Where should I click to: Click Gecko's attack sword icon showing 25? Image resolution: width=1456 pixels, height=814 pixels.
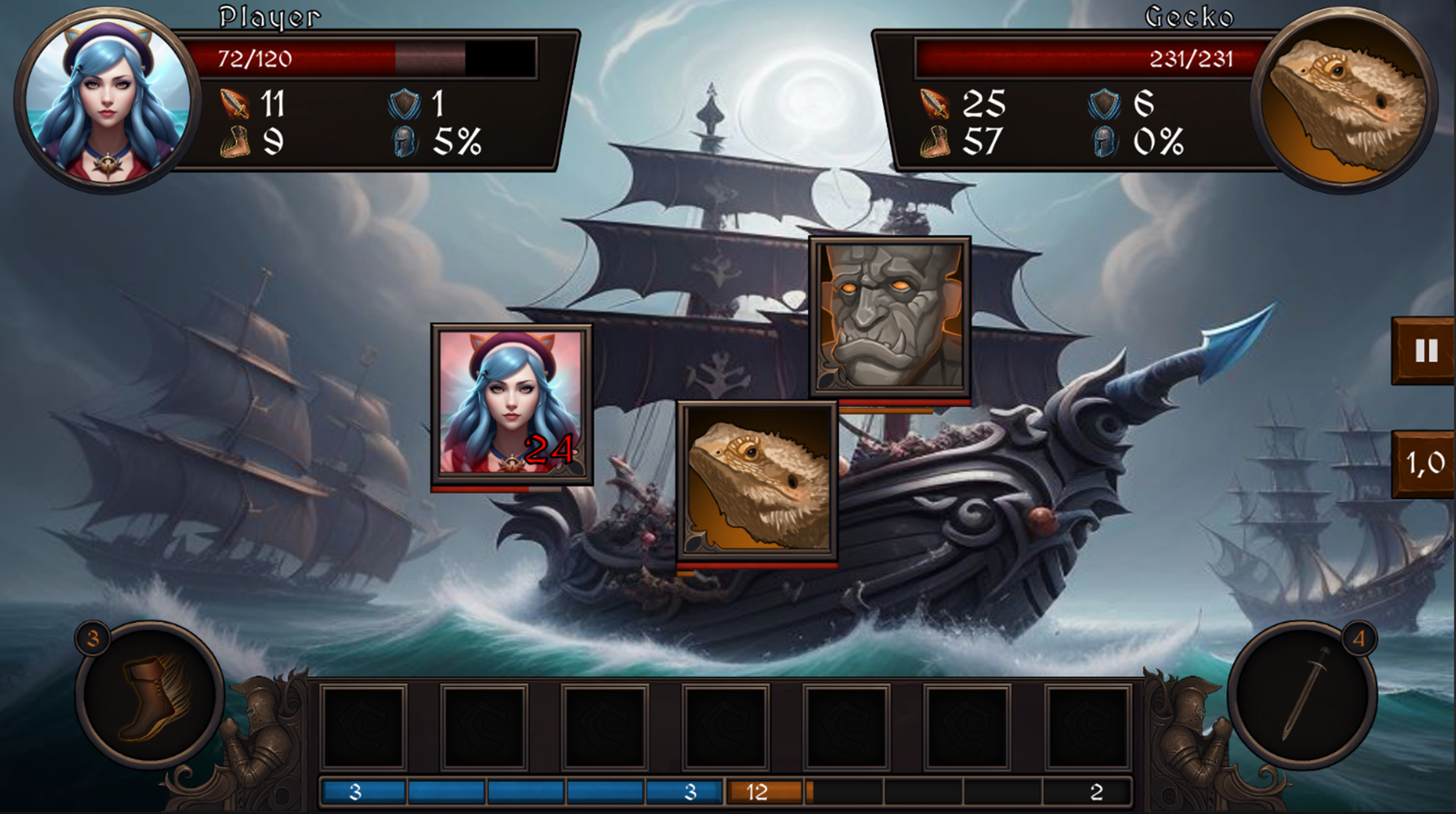click(x=938, y=101)
